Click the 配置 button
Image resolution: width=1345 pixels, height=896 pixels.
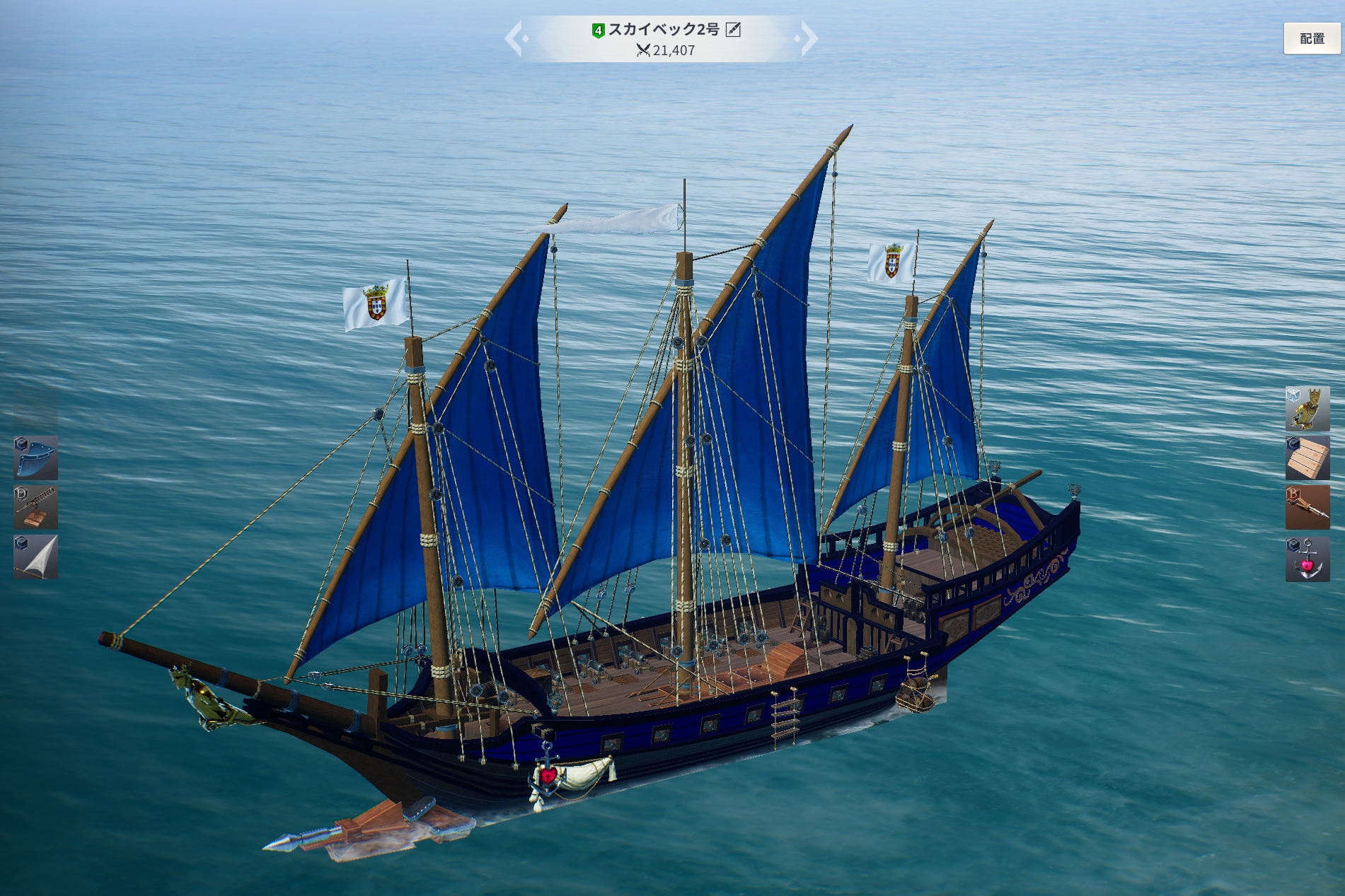1311,39
